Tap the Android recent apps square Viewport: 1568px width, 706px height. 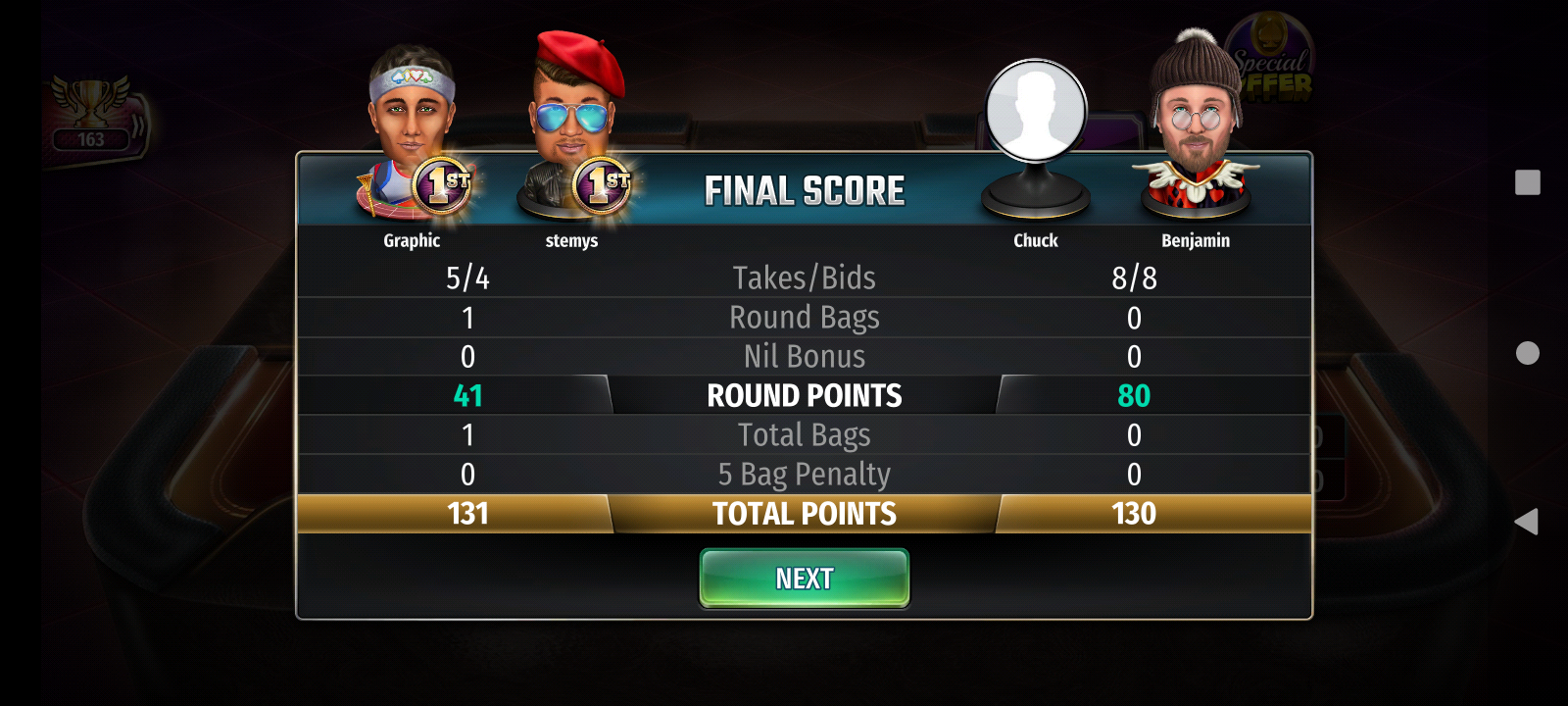[1527, 182]
